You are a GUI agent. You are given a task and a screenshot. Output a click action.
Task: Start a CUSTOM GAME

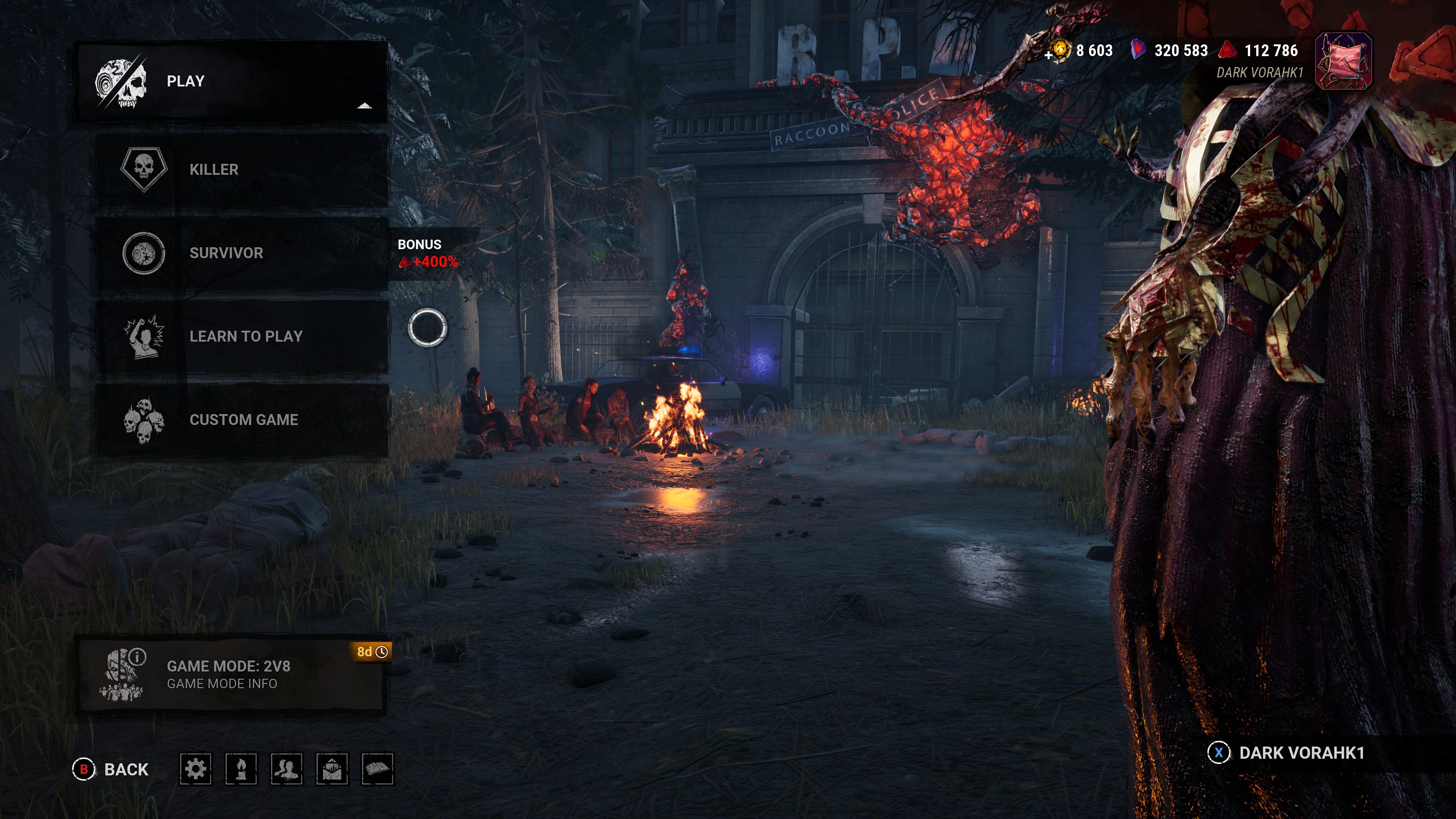(x=242, y=420)
